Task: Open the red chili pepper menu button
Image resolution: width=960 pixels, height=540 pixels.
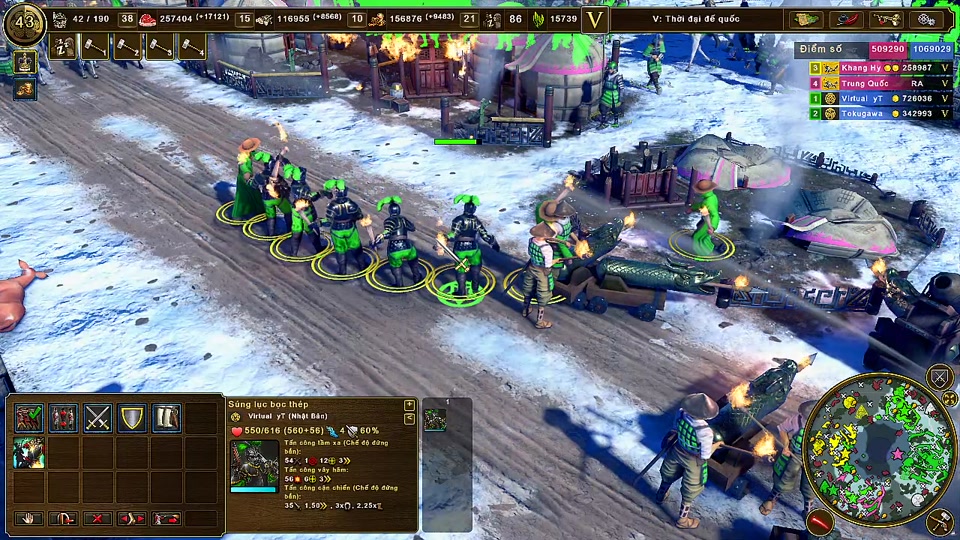Action: point(845,19)
